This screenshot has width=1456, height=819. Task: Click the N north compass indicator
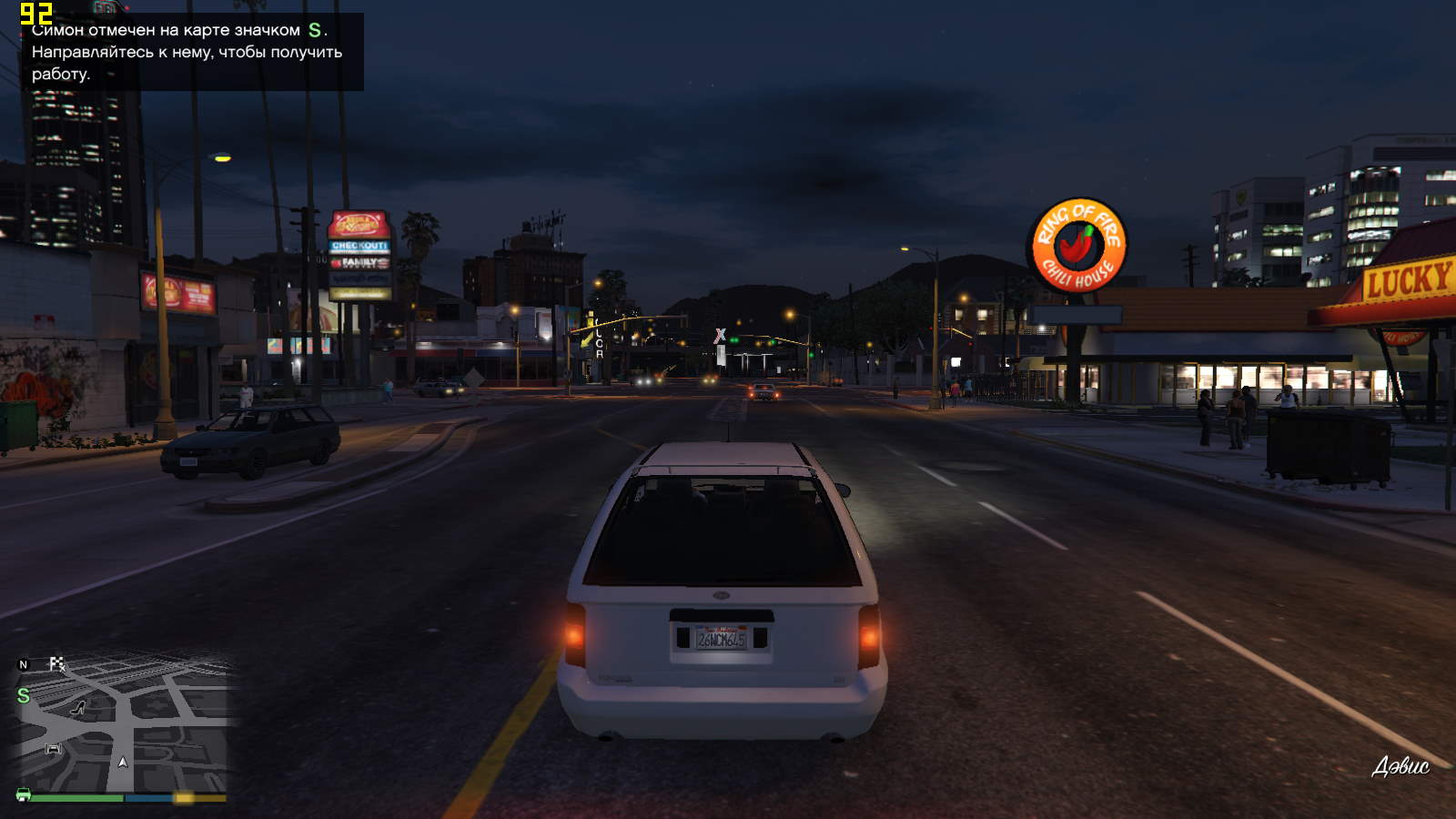(x=24, y=665)
